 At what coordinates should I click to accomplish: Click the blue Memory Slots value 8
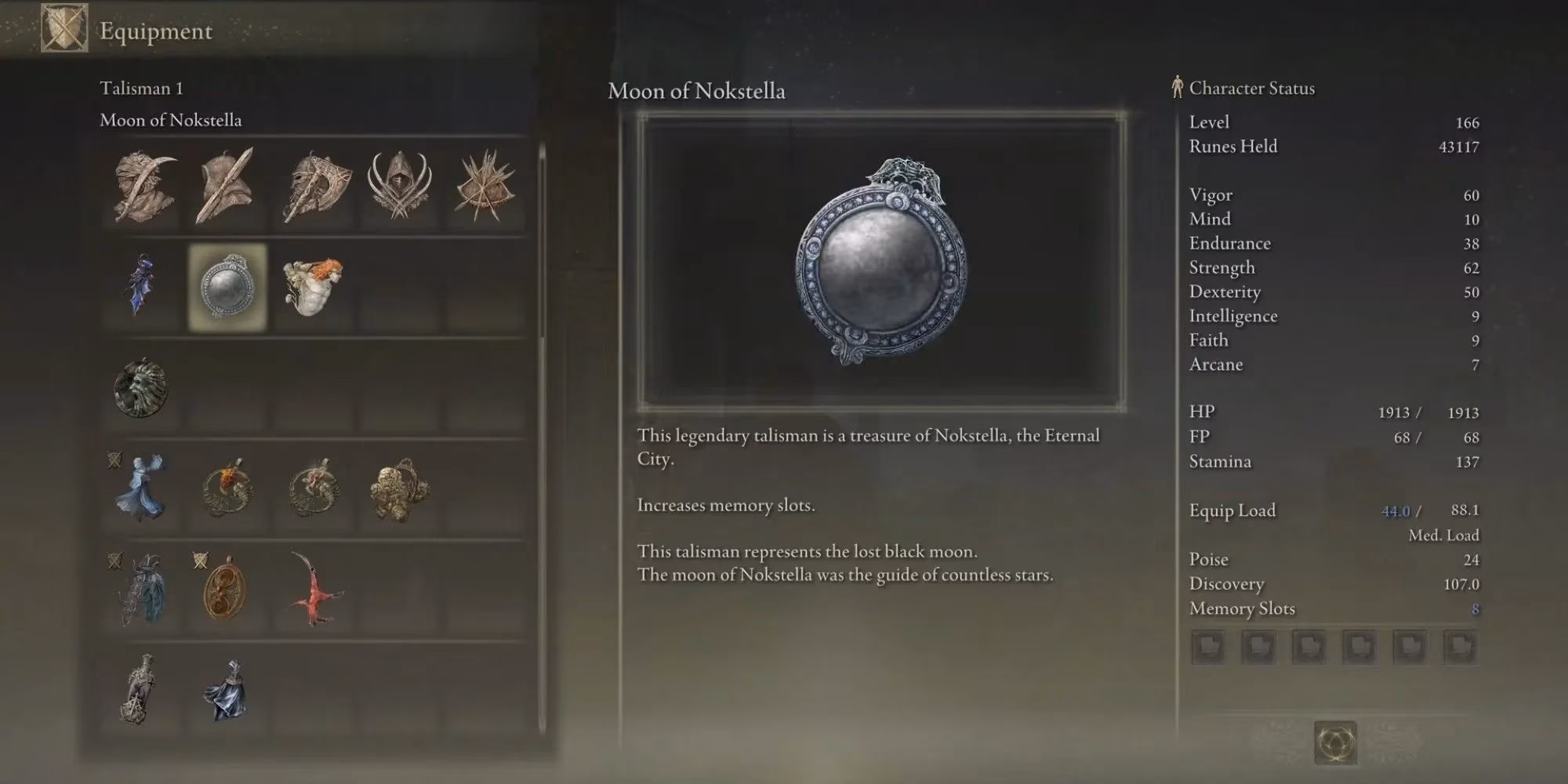tap(1473, 608)
